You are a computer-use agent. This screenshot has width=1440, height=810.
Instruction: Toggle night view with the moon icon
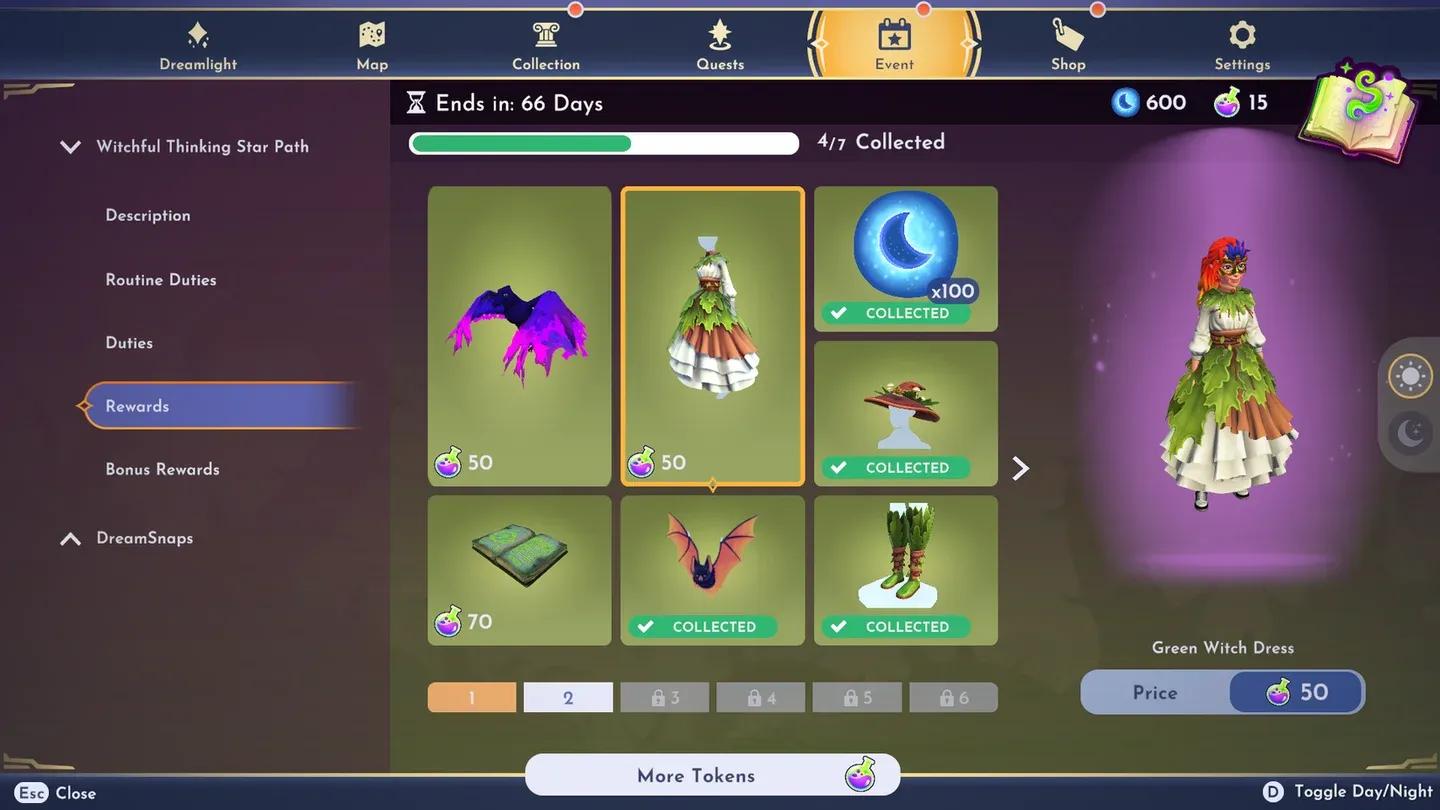[1410, 432]
